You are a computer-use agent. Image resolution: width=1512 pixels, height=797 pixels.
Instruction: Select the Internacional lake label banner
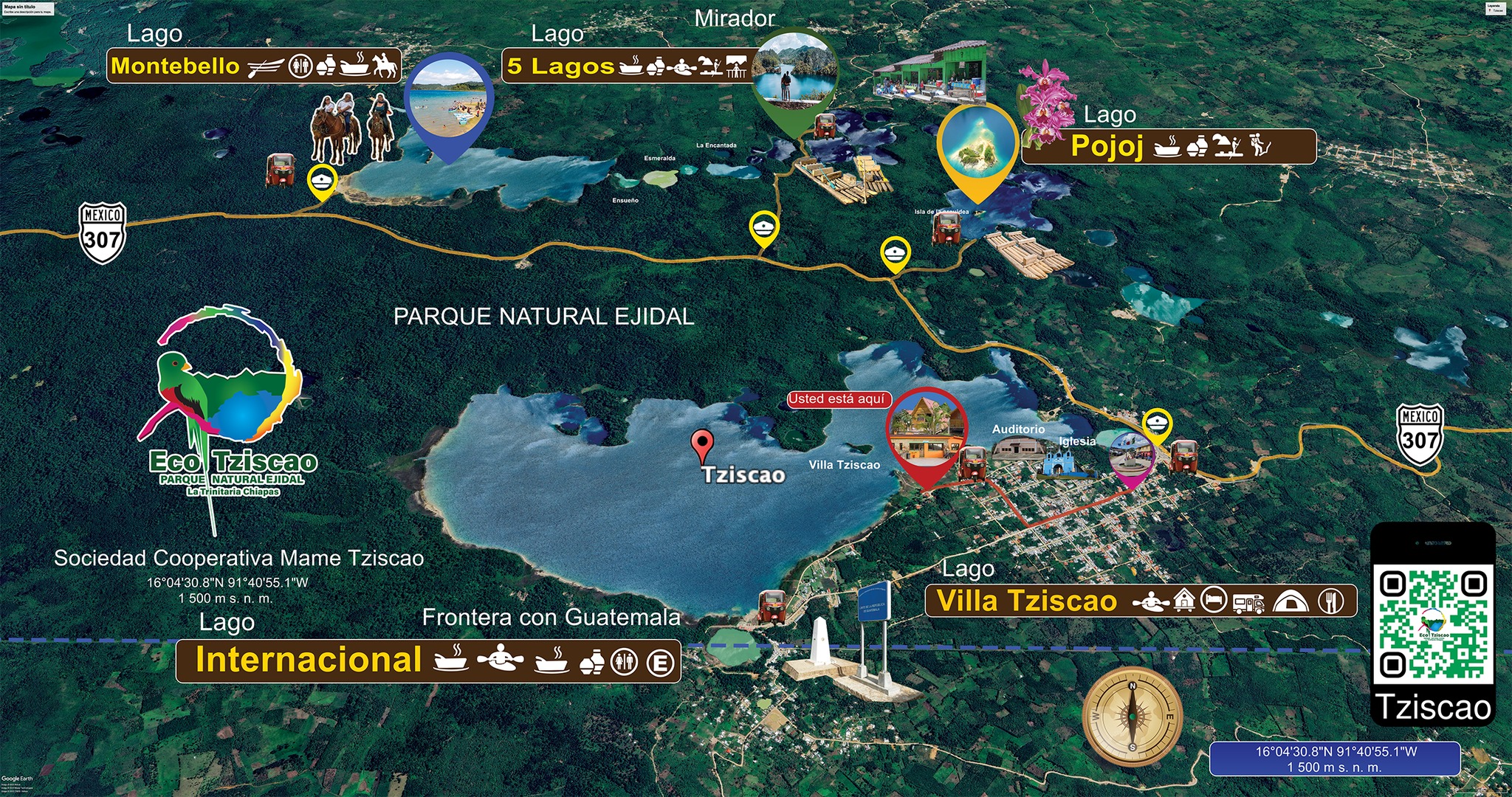(x=428, y=660)
